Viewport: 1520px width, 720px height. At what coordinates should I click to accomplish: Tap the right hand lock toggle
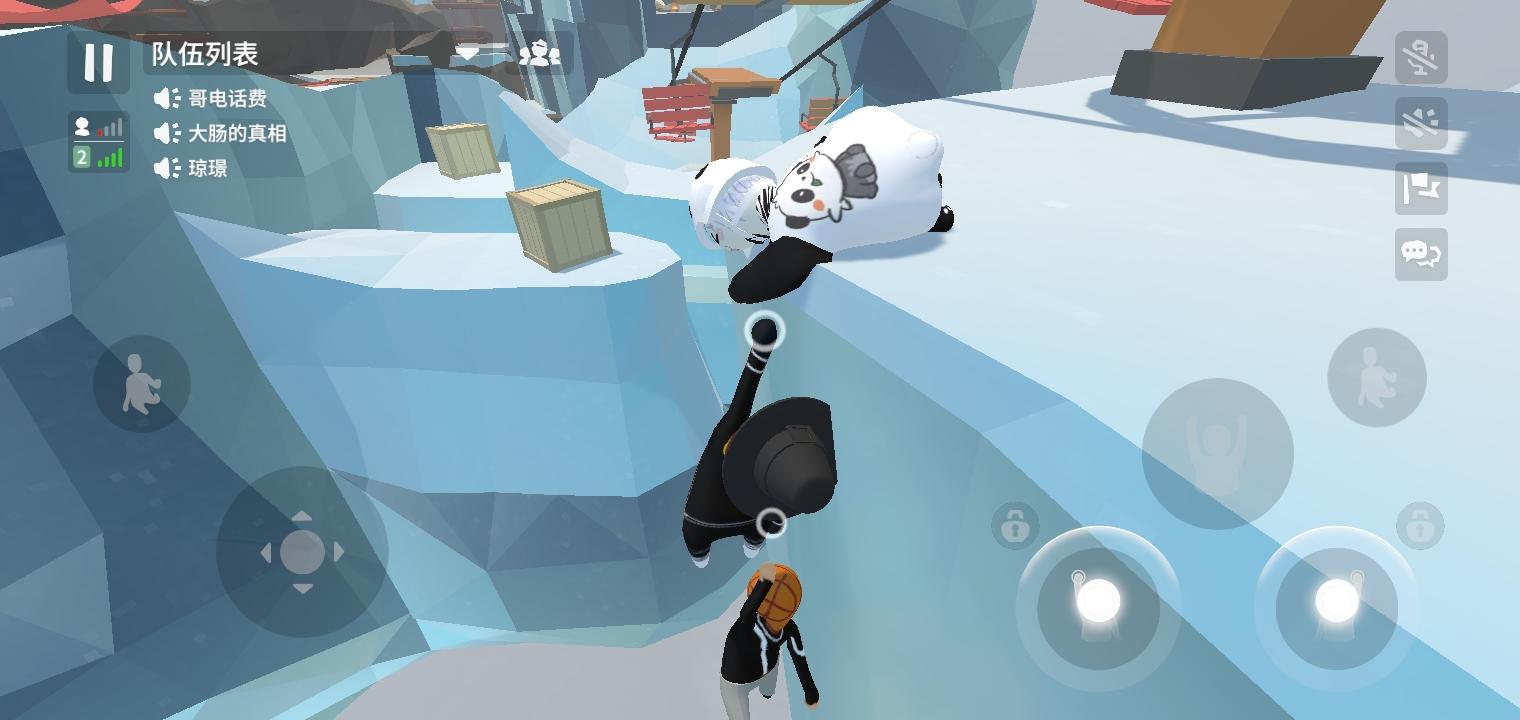(x=1419, y=525)
